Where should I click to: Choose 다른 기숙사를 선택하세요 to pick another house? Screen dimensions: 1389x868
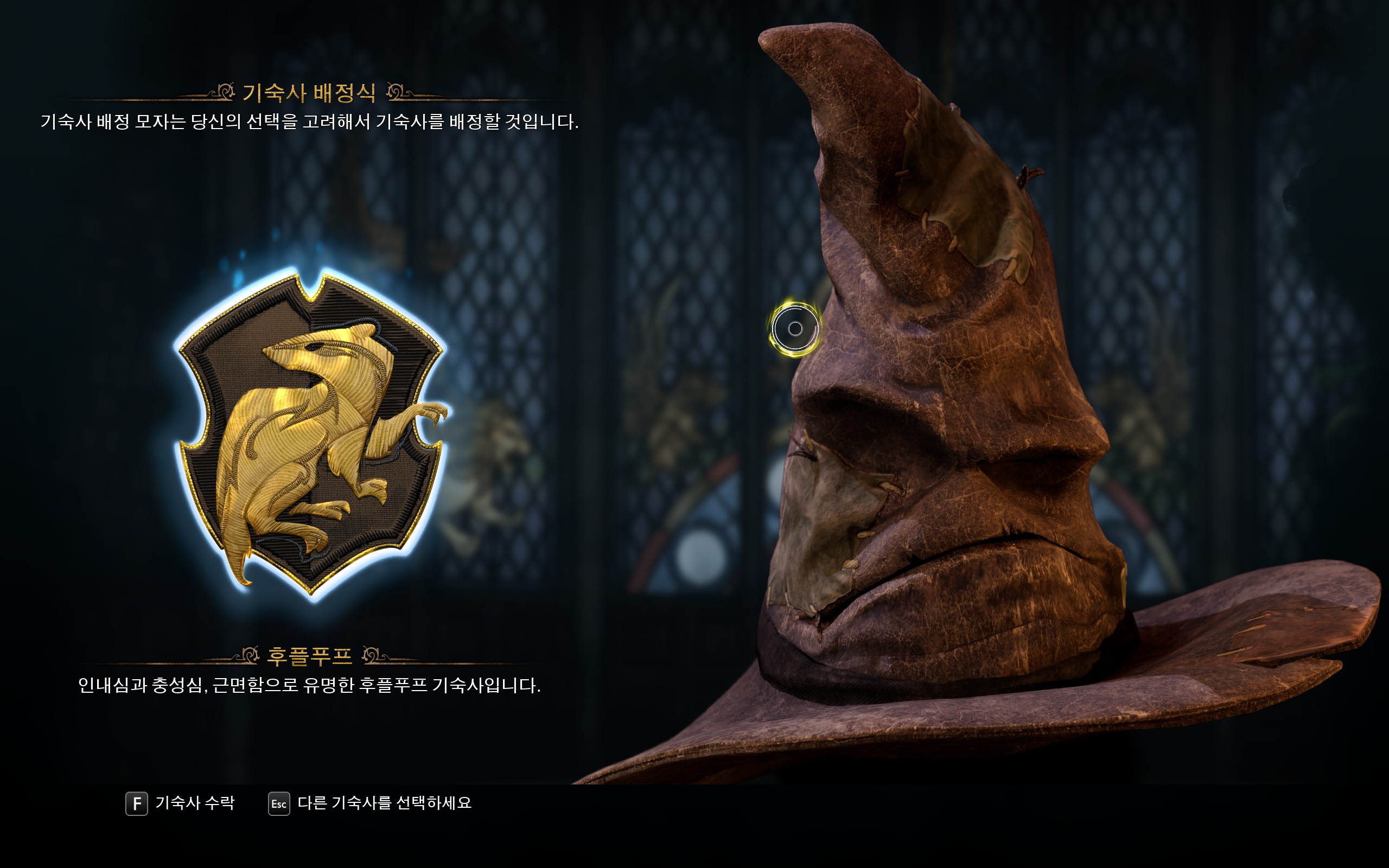coord(370,803)
